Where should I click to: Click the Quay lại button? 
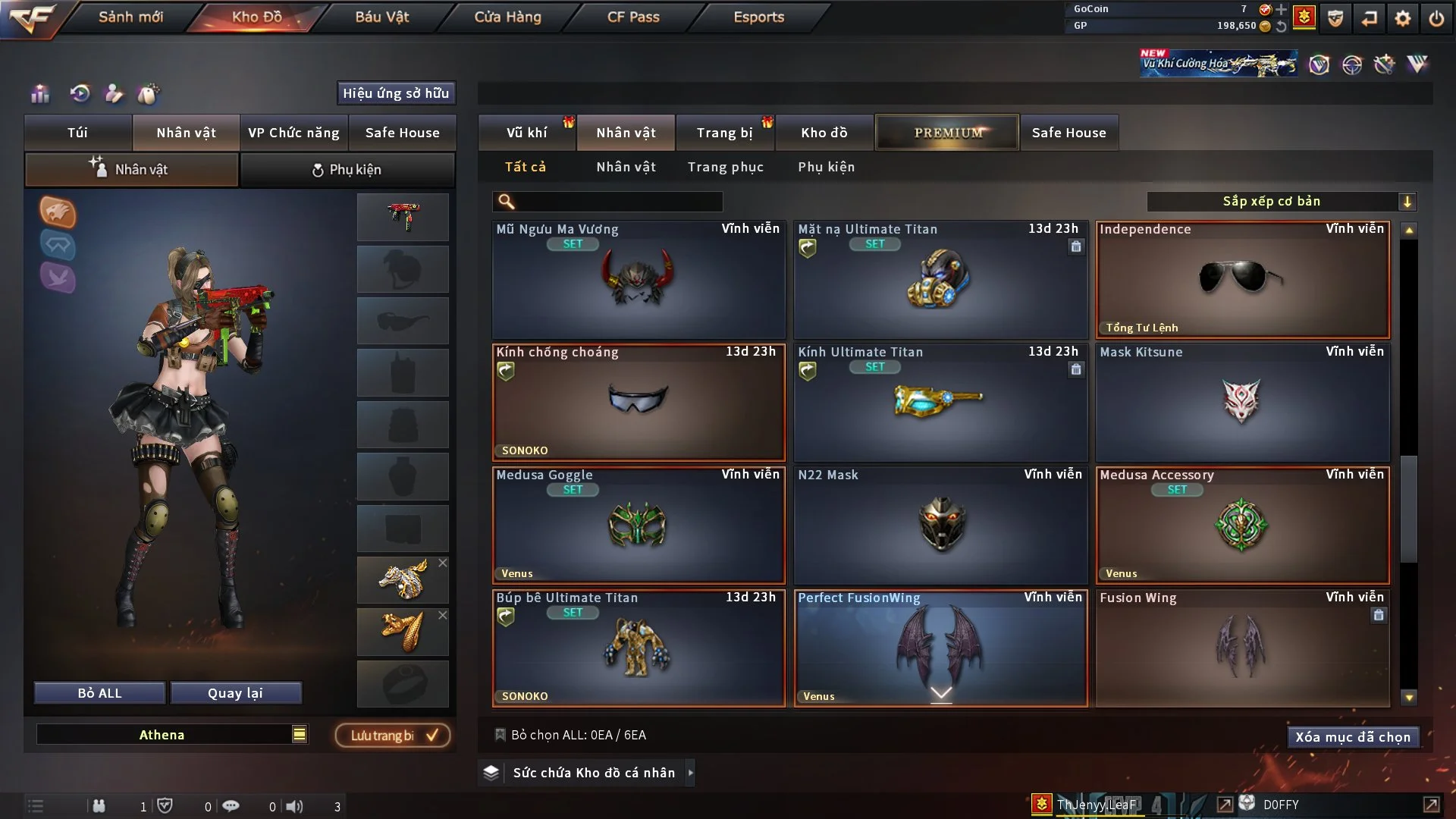235,693
